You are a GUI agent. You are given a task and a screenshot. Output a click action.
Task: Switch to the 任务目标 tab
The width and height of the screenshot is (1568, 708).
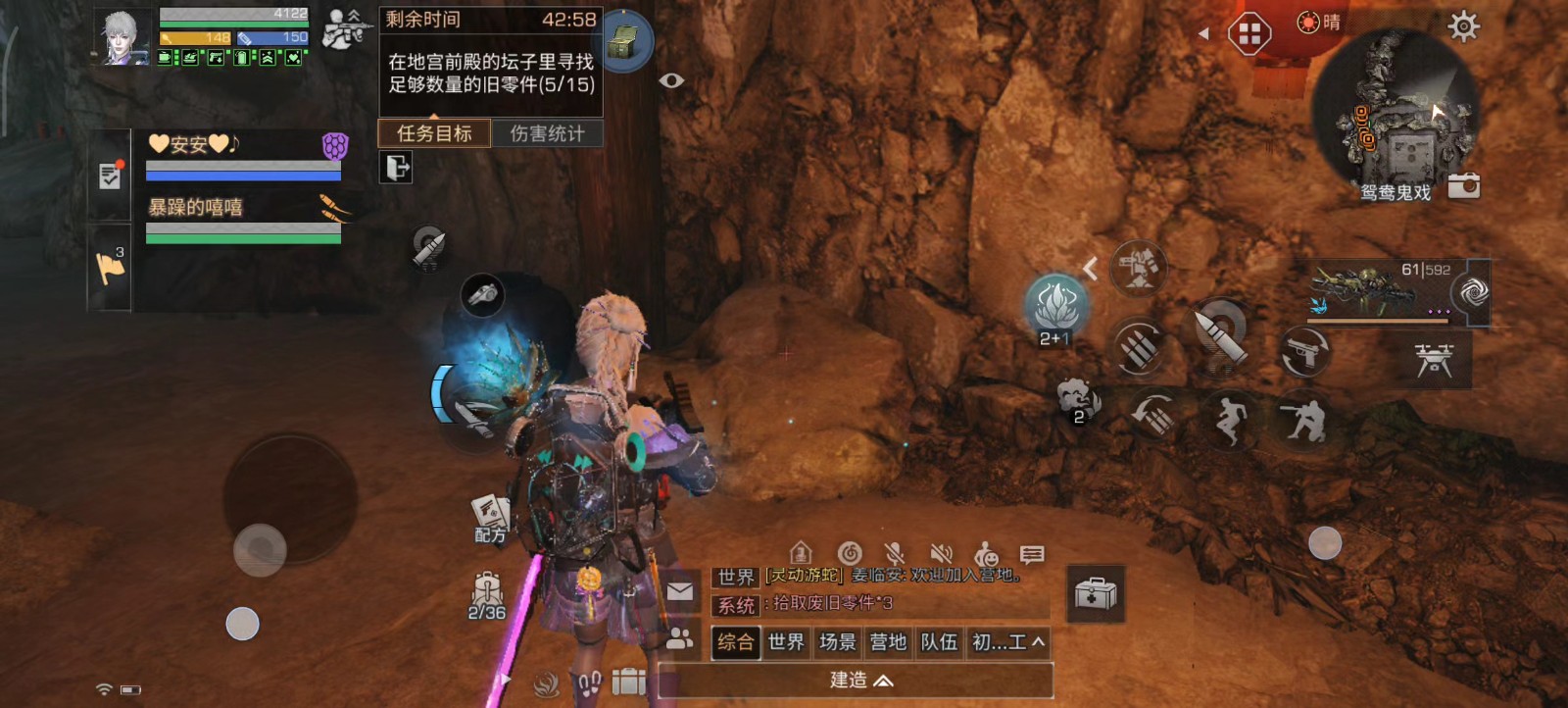434,133
